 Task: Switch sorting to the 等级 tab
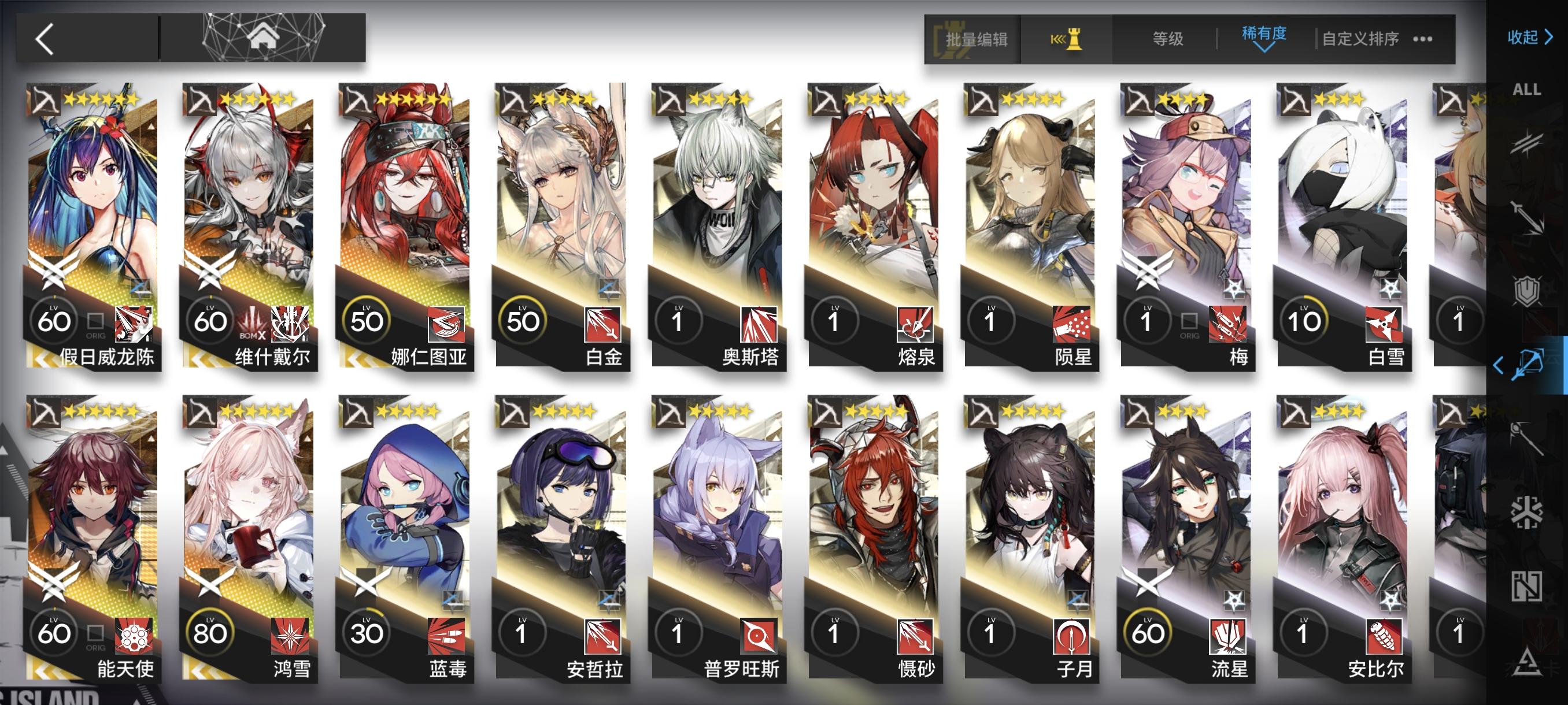pyautogui.click(x=1167, y=38)
